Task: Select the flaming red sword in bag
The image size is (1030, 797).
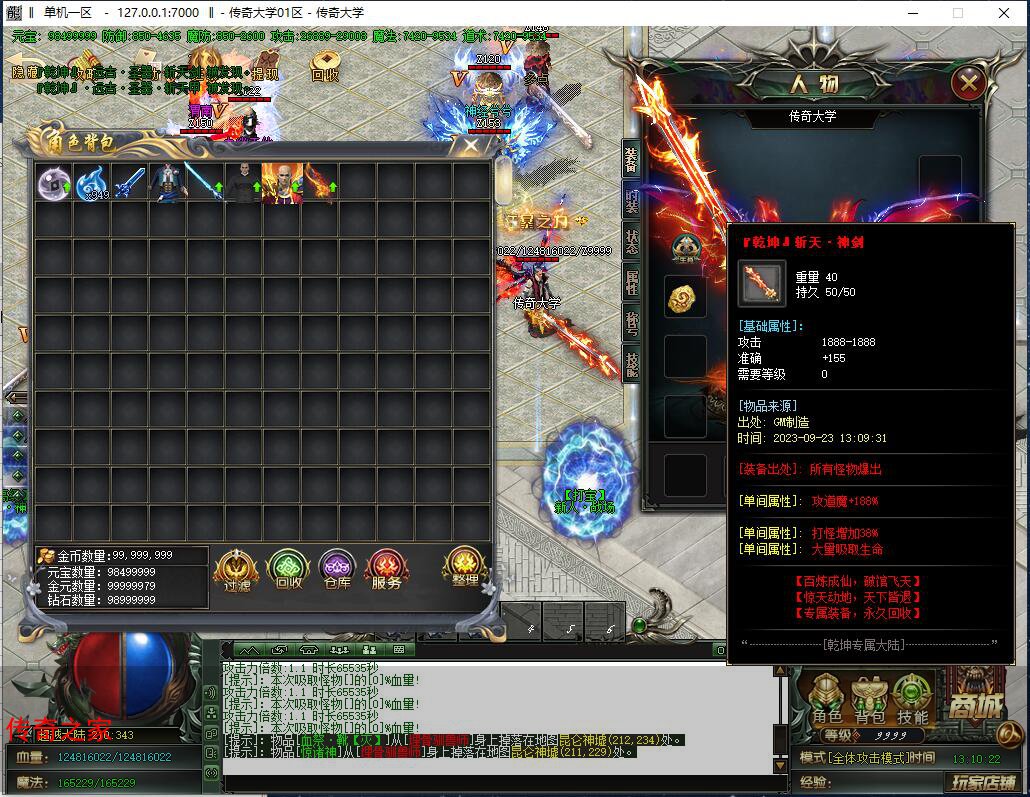Action: pyautogui.click(x=319, y=184)
